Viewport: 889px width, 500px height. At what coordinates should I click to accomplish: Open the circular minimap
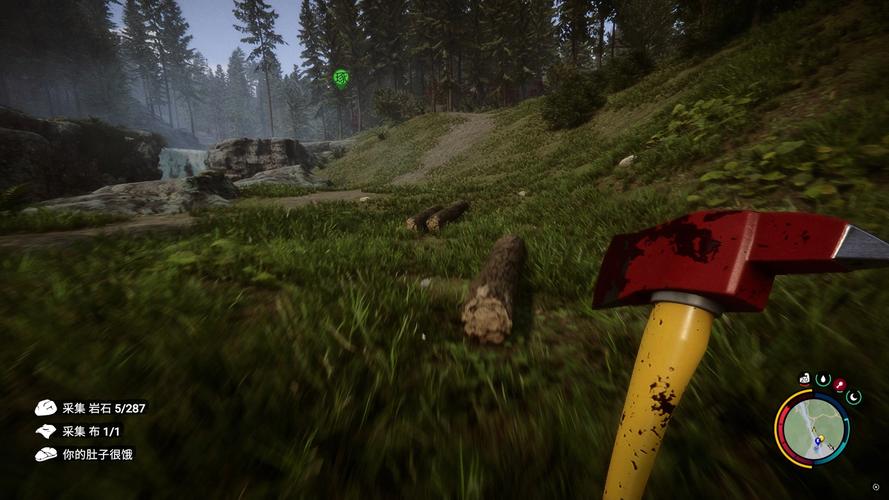(812, 428)
